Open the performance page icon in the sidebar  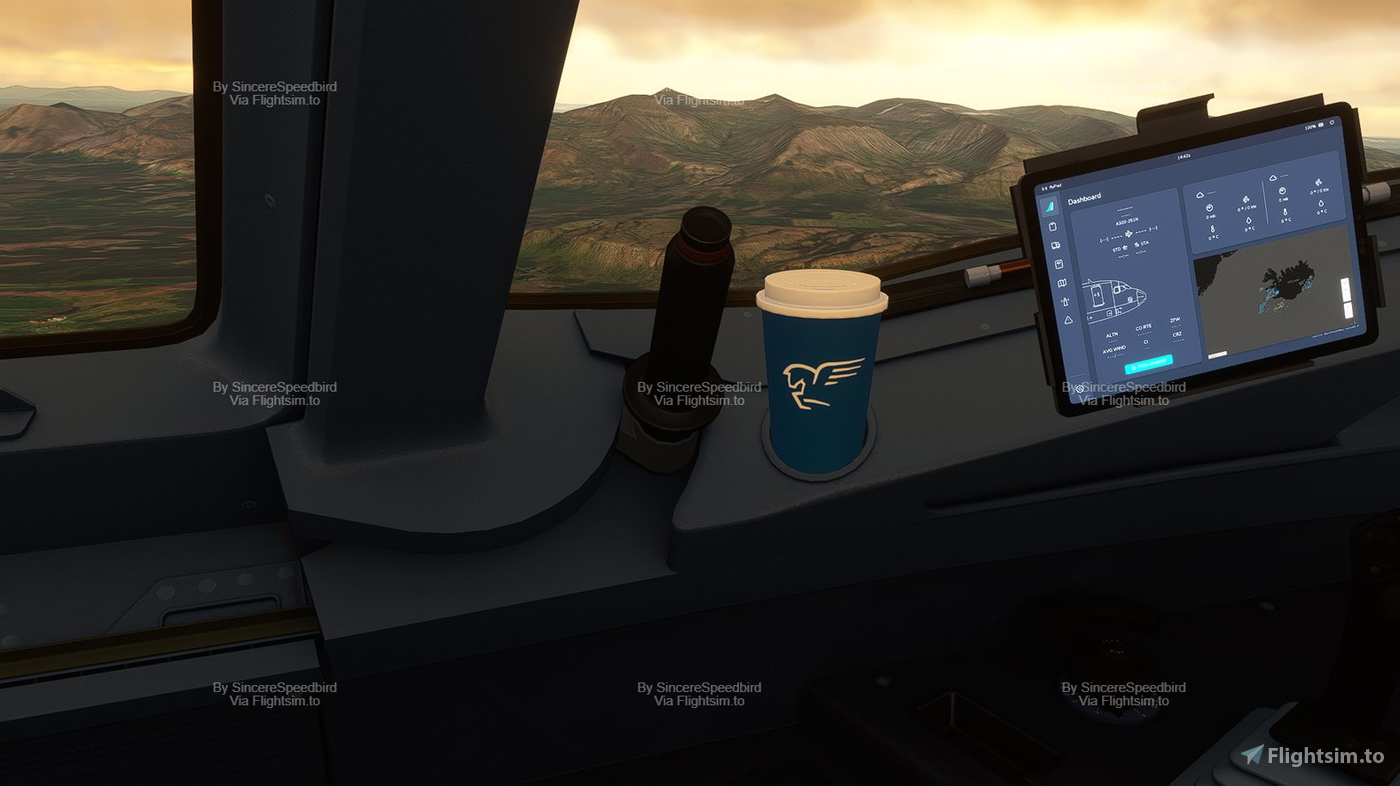tap(1059, 262)
